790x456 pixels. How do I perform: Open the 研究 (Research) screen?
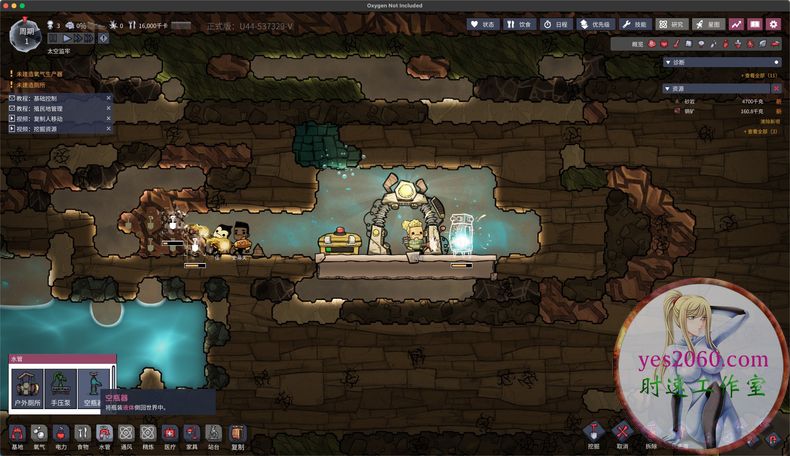tap(672, 24)
